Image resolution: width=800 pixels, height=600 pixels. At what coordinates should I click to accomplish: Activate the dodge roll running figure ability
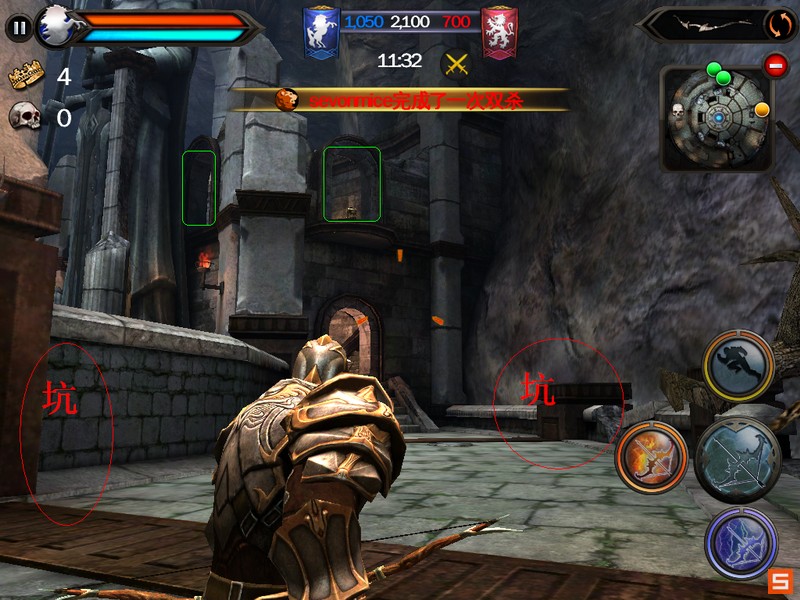pos(739,366)
